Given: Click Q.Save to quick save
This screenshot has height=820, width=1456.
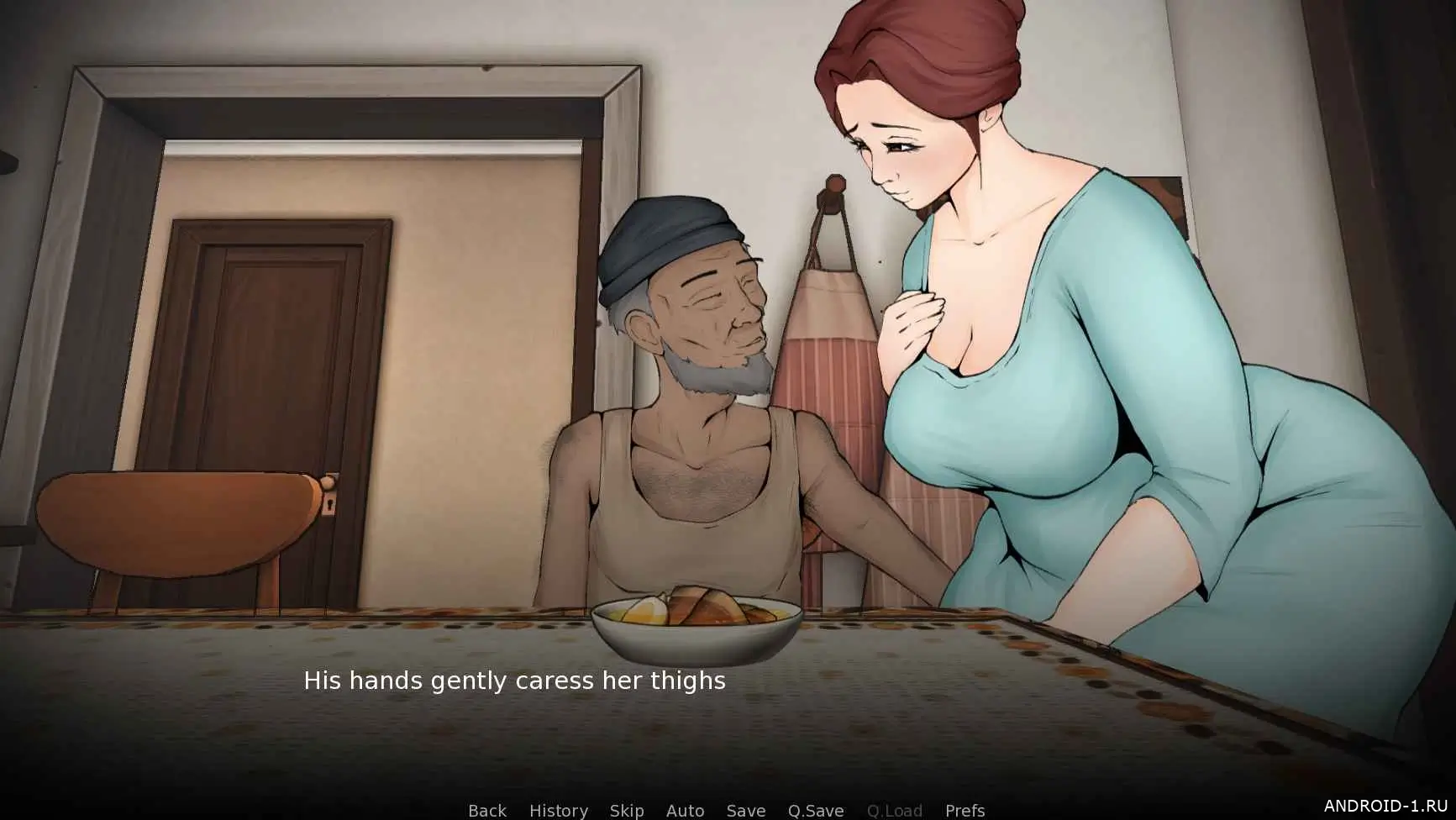Looking at the screenshot, I should coord(816,811).
